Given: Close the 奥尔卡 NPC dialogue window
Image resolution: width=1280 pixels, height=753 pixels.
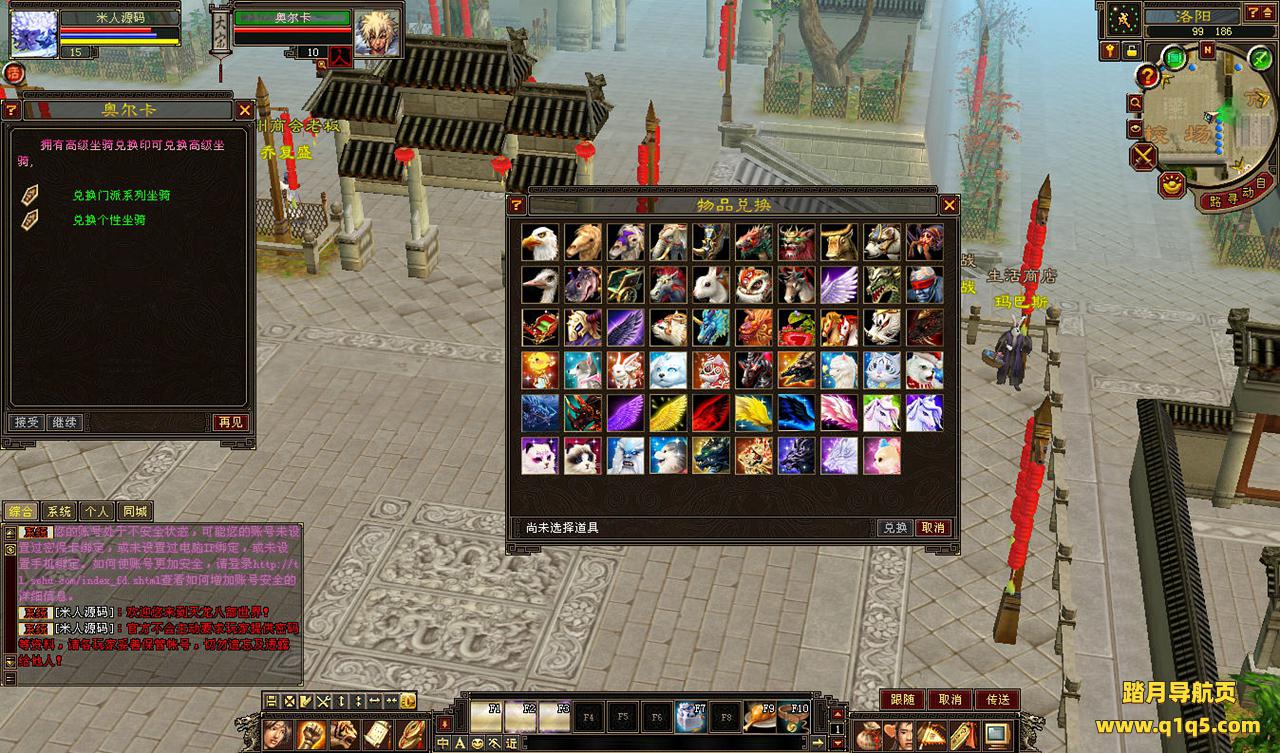Looking at the screenshot, I should 244,110.
